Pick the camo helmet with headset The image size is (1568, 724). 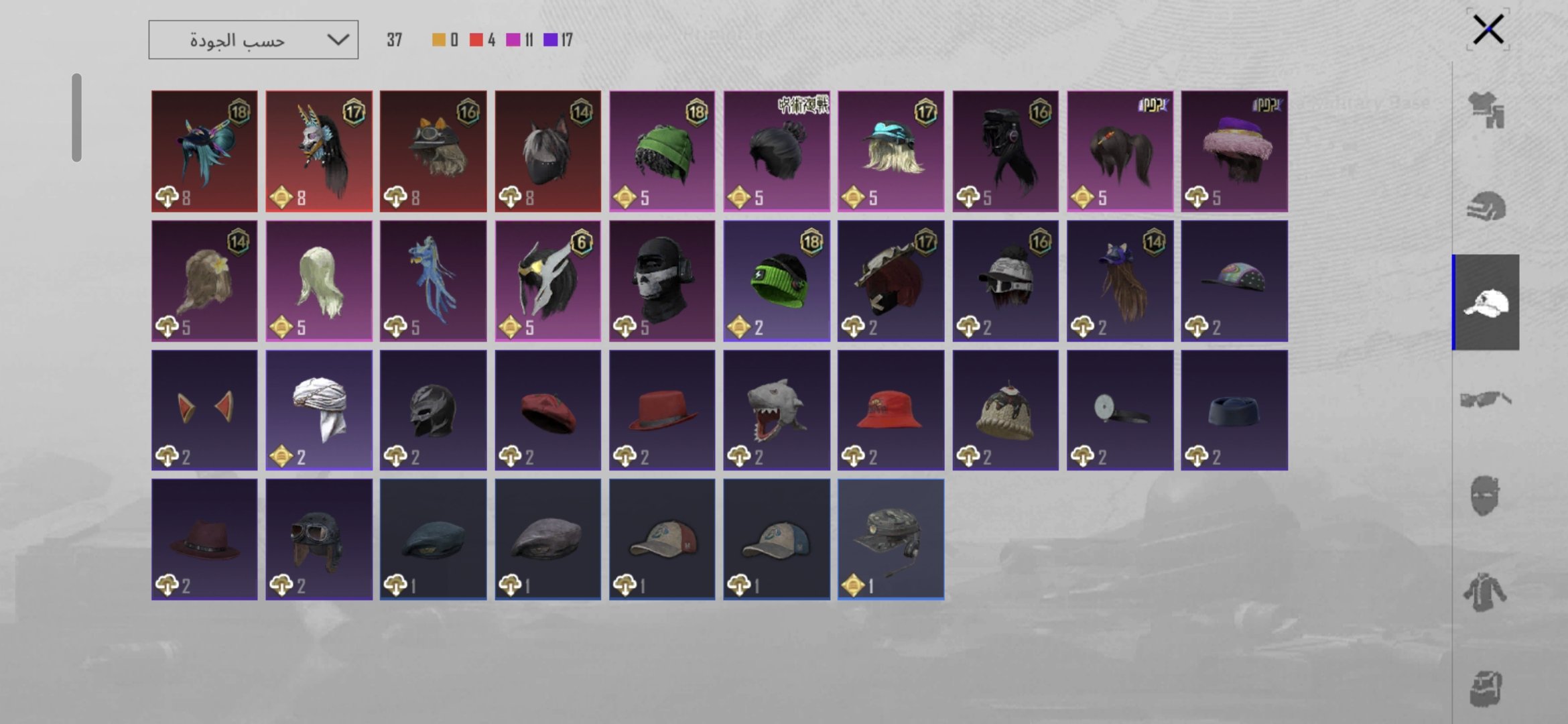tap(891, 540)
